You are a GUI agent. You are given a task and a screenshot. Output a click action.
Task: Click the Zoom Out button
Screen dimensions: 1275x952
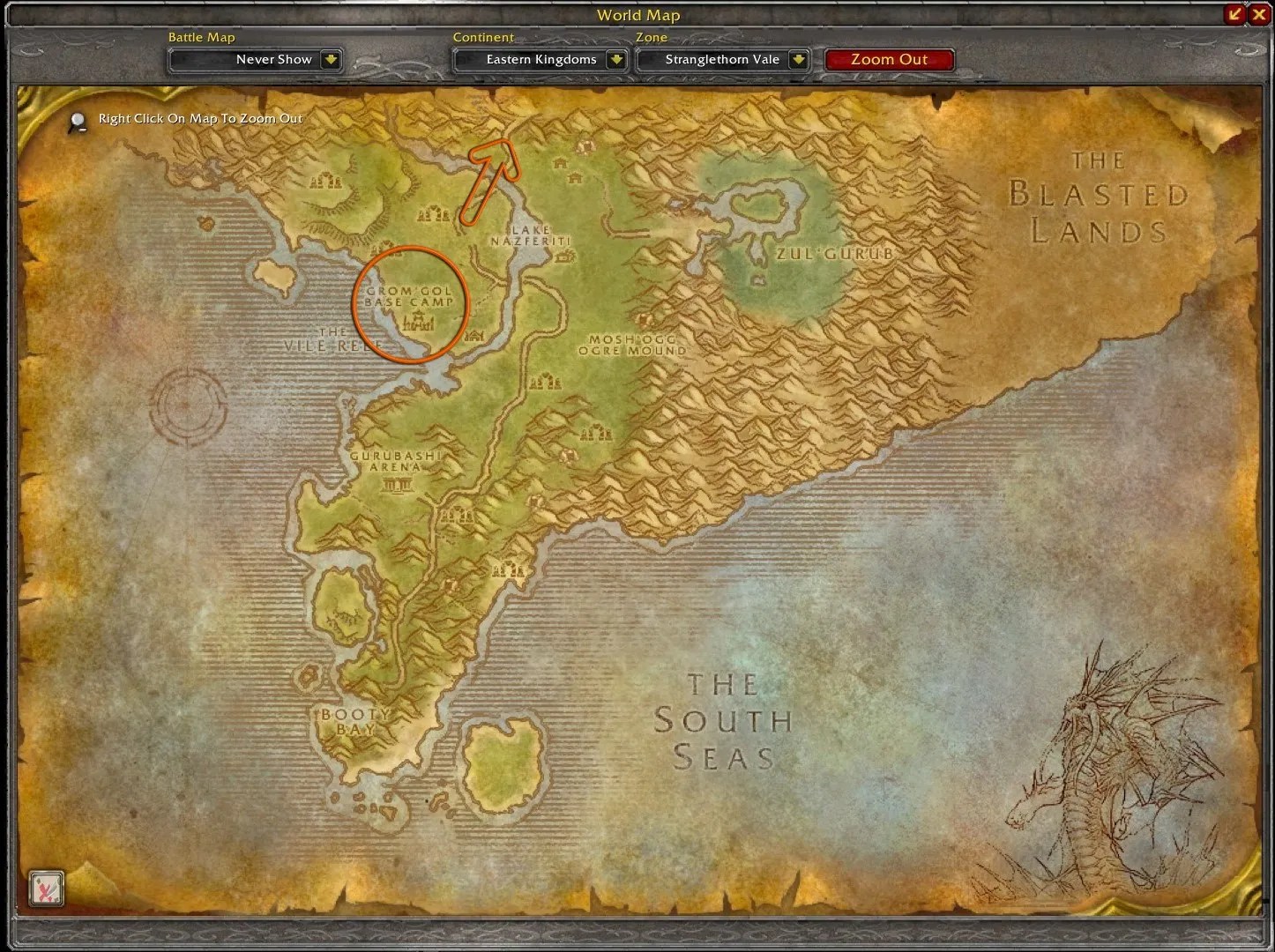click(x=890, y=59)
